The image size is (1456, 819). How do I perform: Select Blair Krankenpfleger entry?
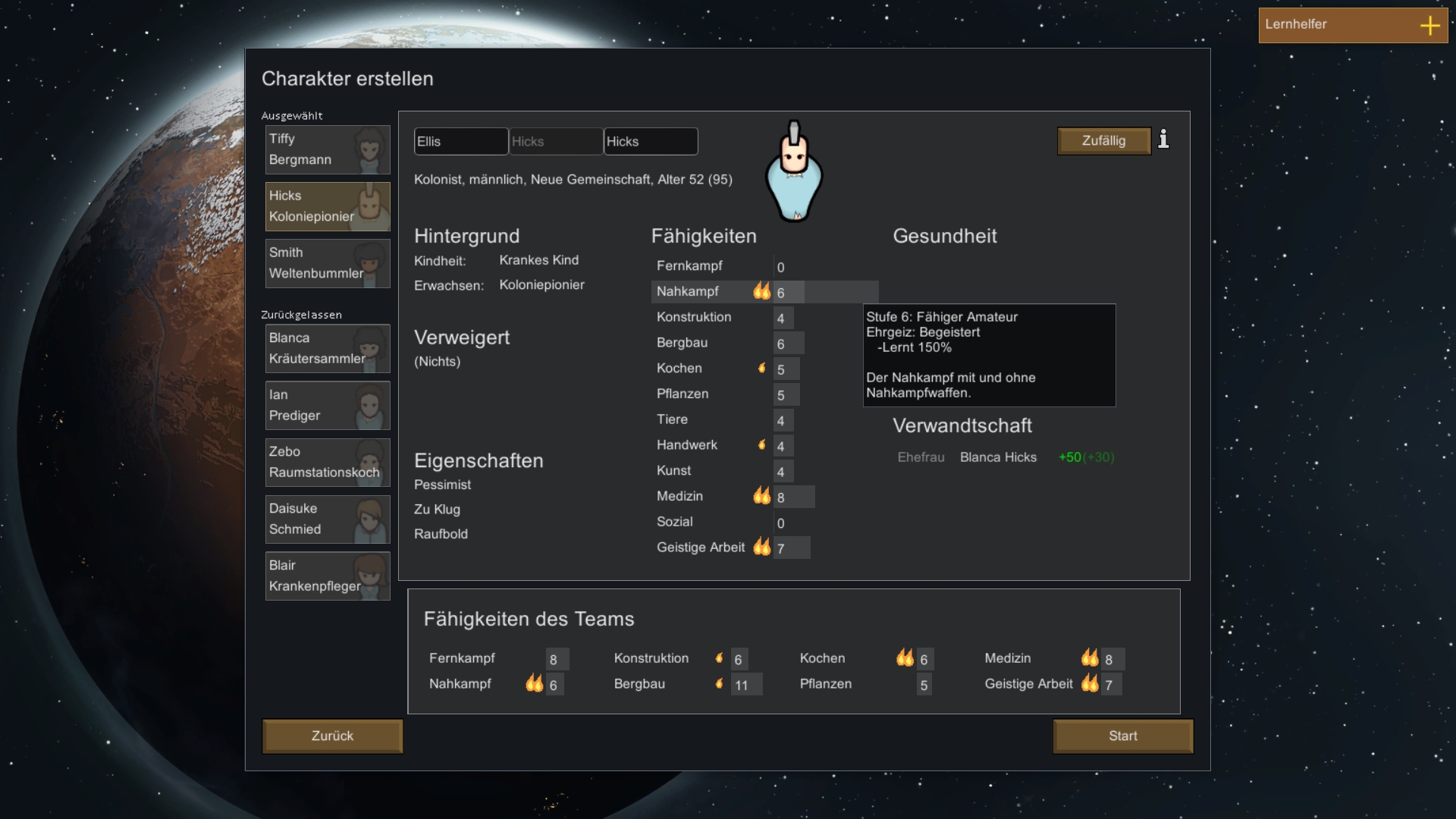(328, 576)
